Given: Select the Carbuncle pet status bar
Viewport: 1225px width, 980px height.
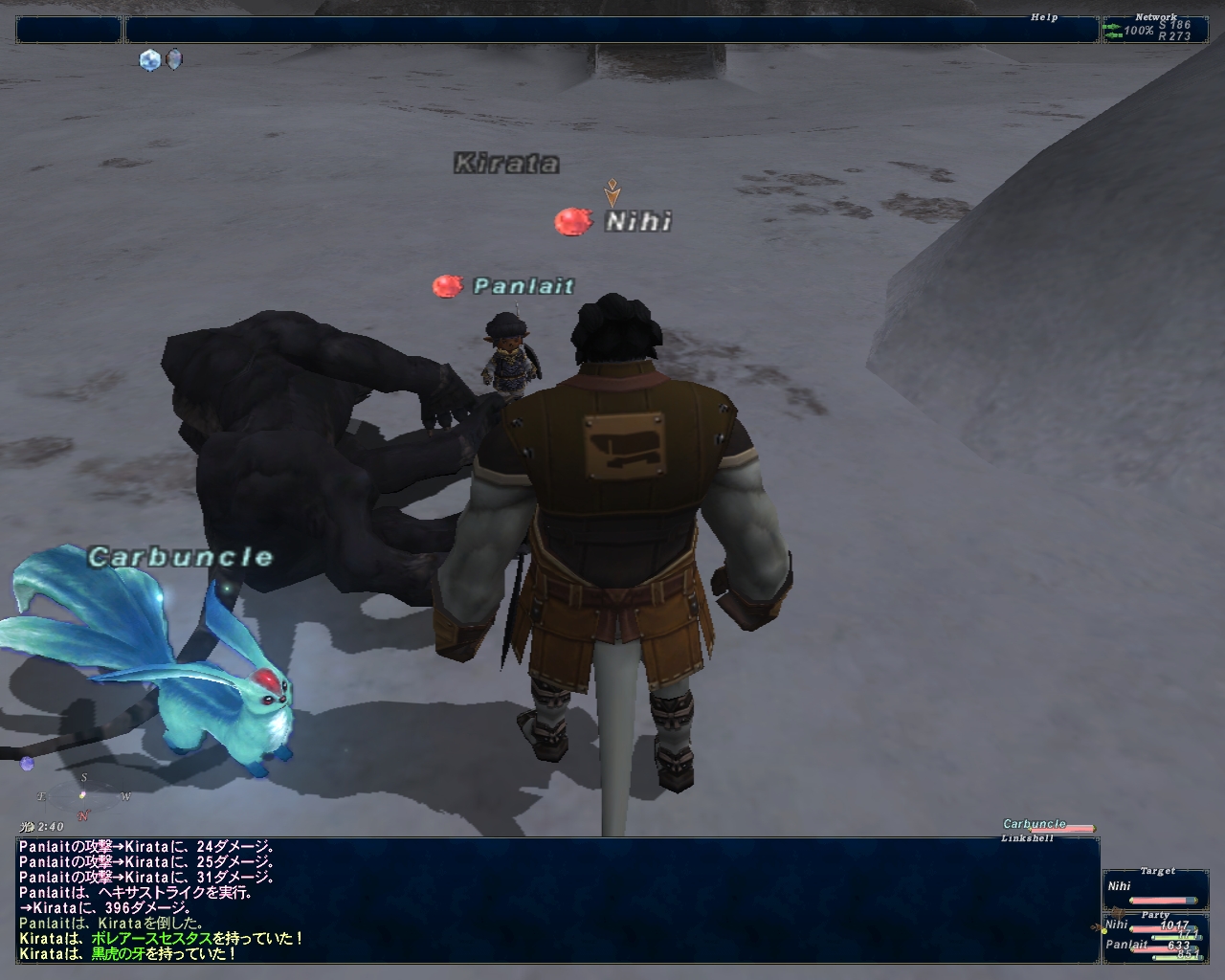Looking at the screenshot, I should [x=1048, y=825].
